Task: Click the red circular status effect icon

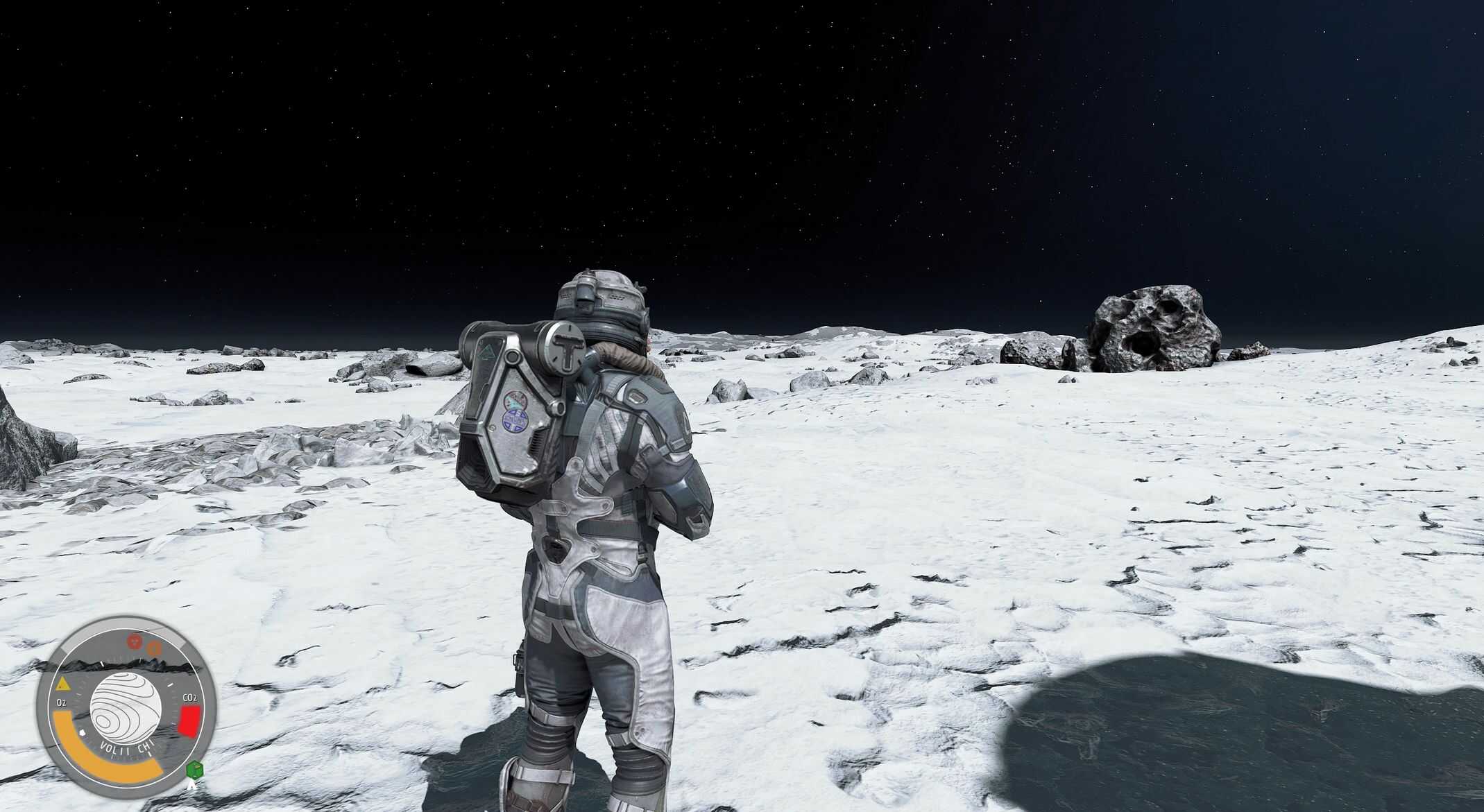Action: tap(136, 639)
